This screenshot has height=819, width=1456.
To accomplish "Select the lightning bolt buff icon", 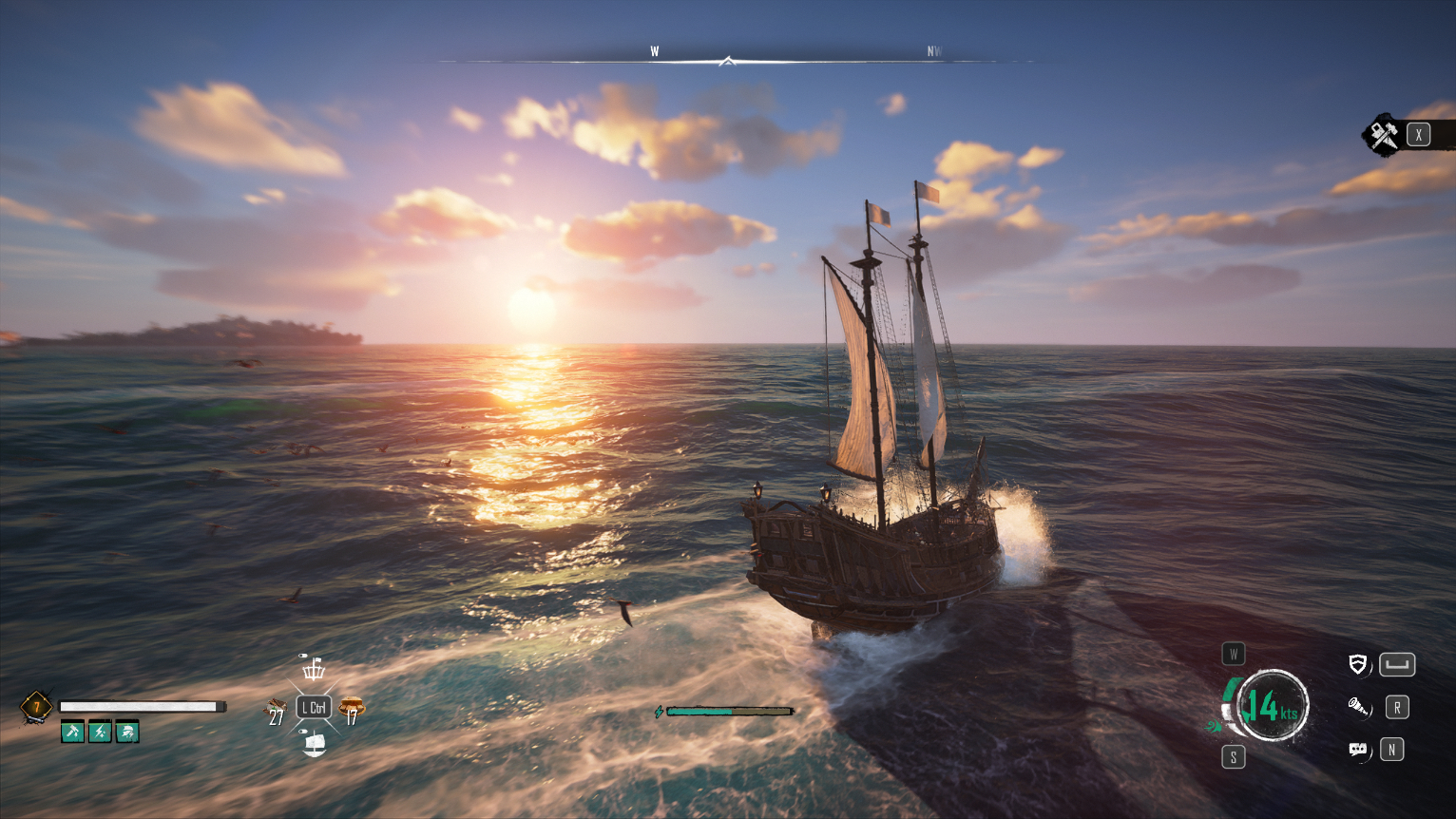I will click(x=100, y=732).
